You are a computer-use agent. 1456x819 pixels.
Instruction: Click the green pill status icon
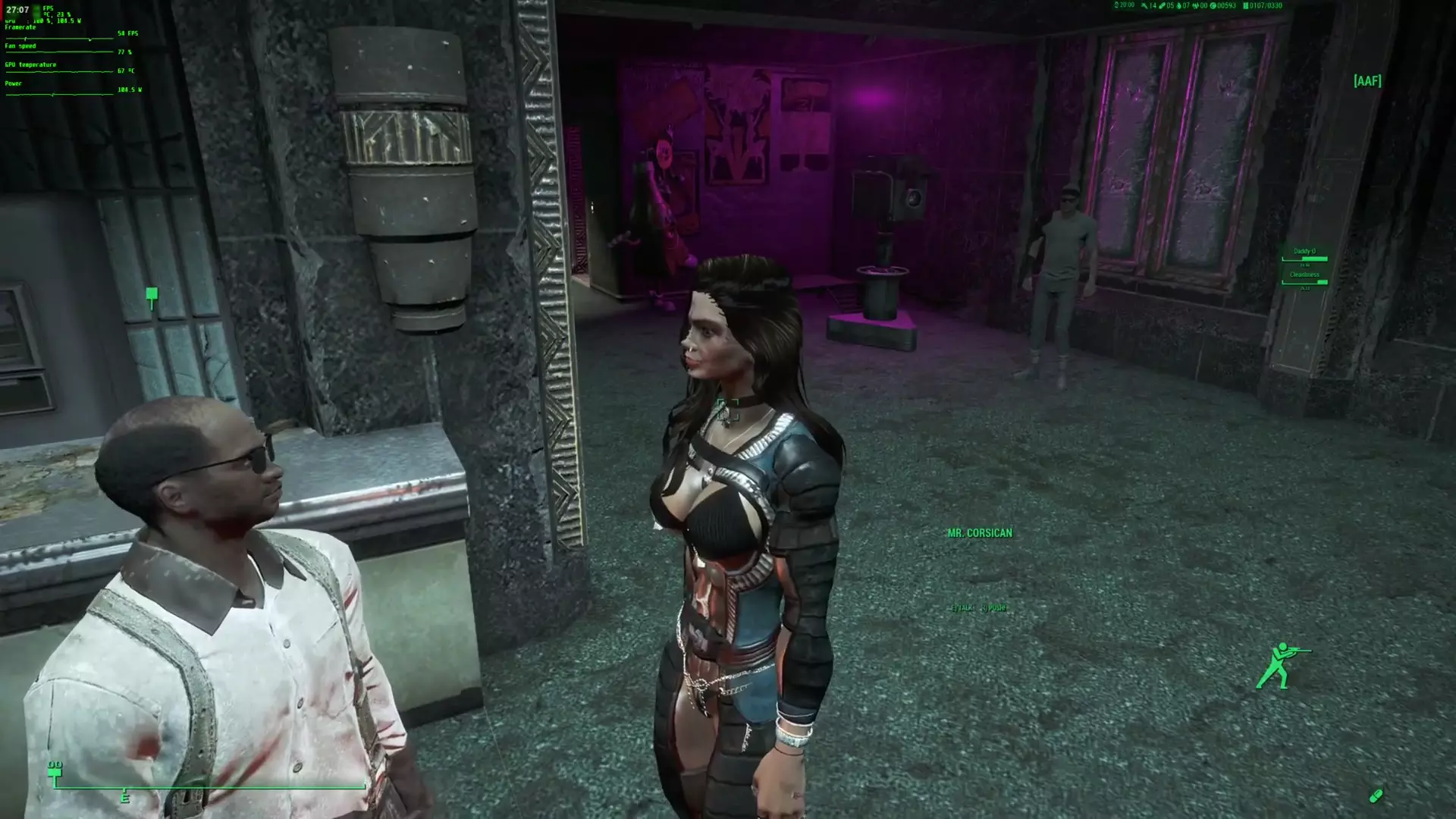(1376, 795)
